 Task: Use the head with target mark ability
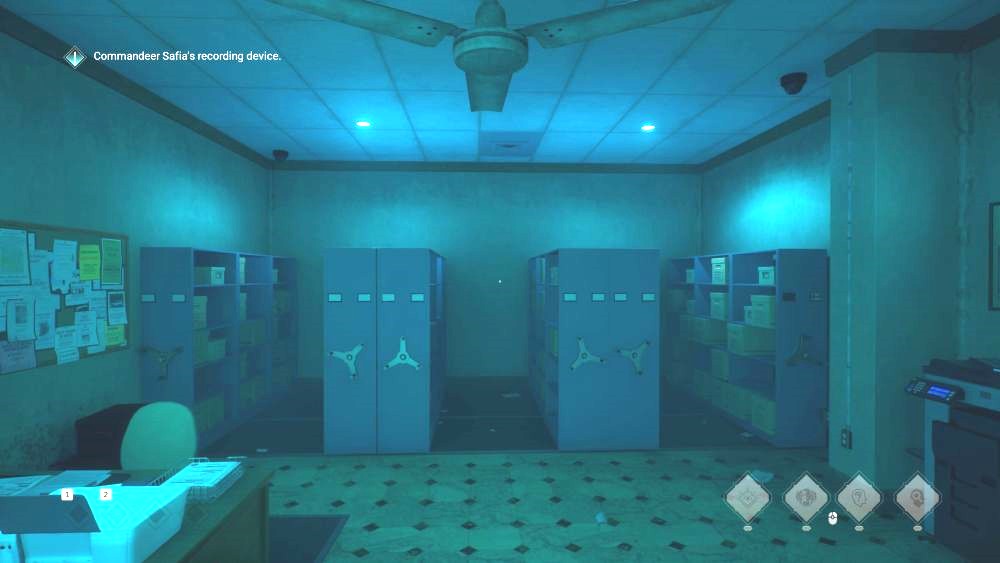(916, 495)
